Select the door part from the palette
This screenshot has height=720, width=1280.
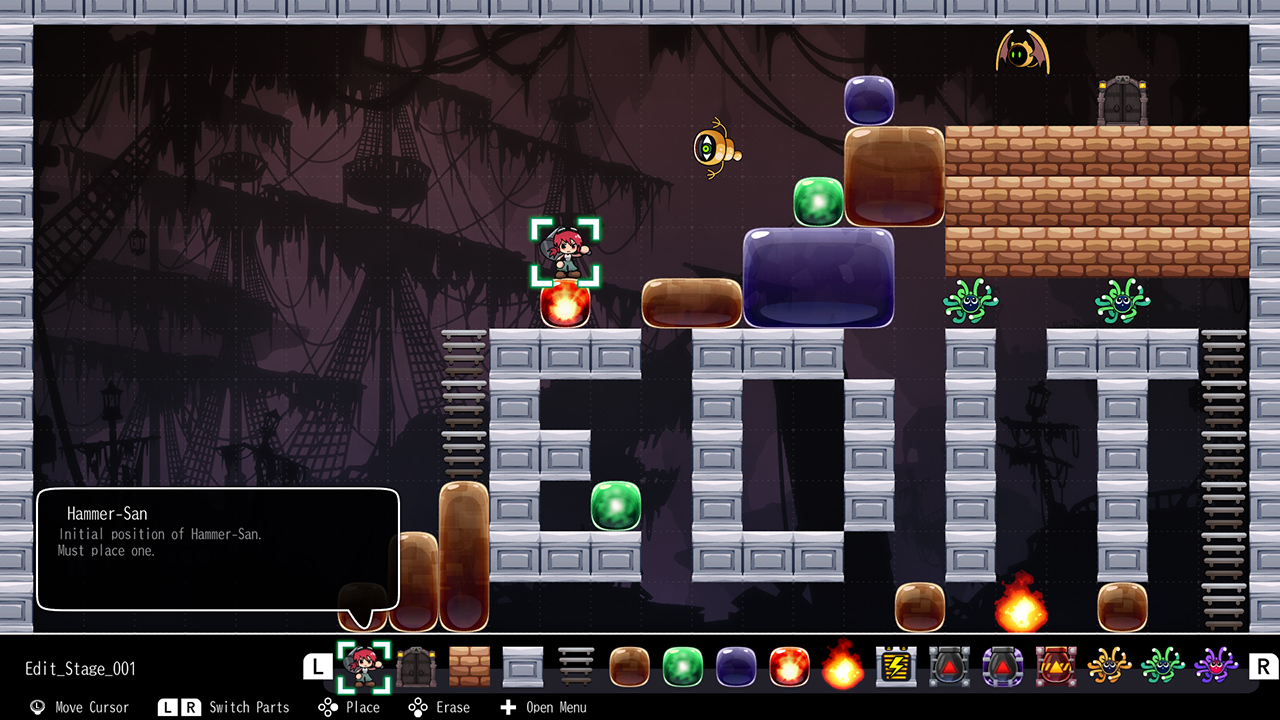416,666
